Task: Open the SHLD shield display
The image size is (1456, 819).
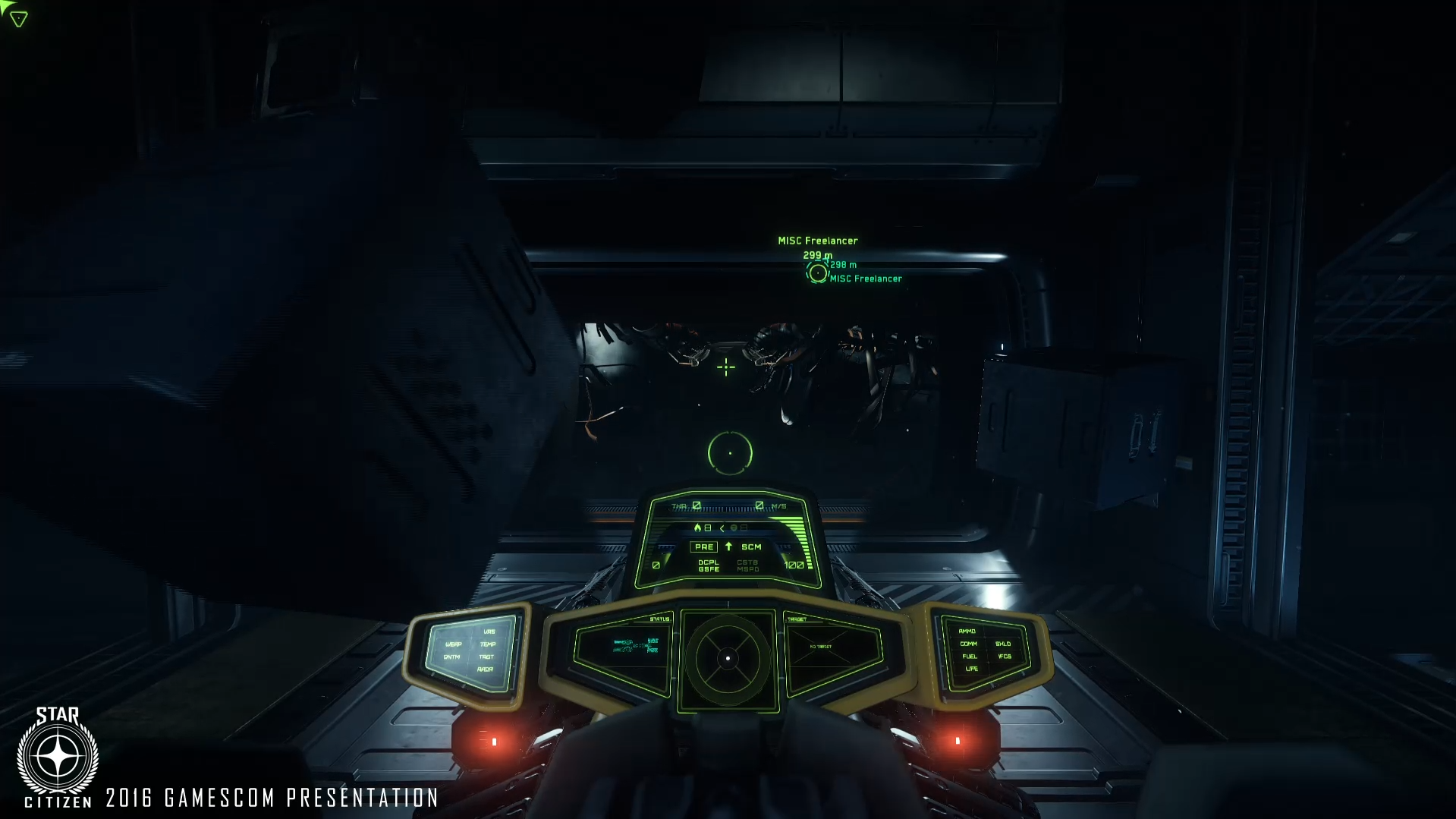Action: 1003,644
